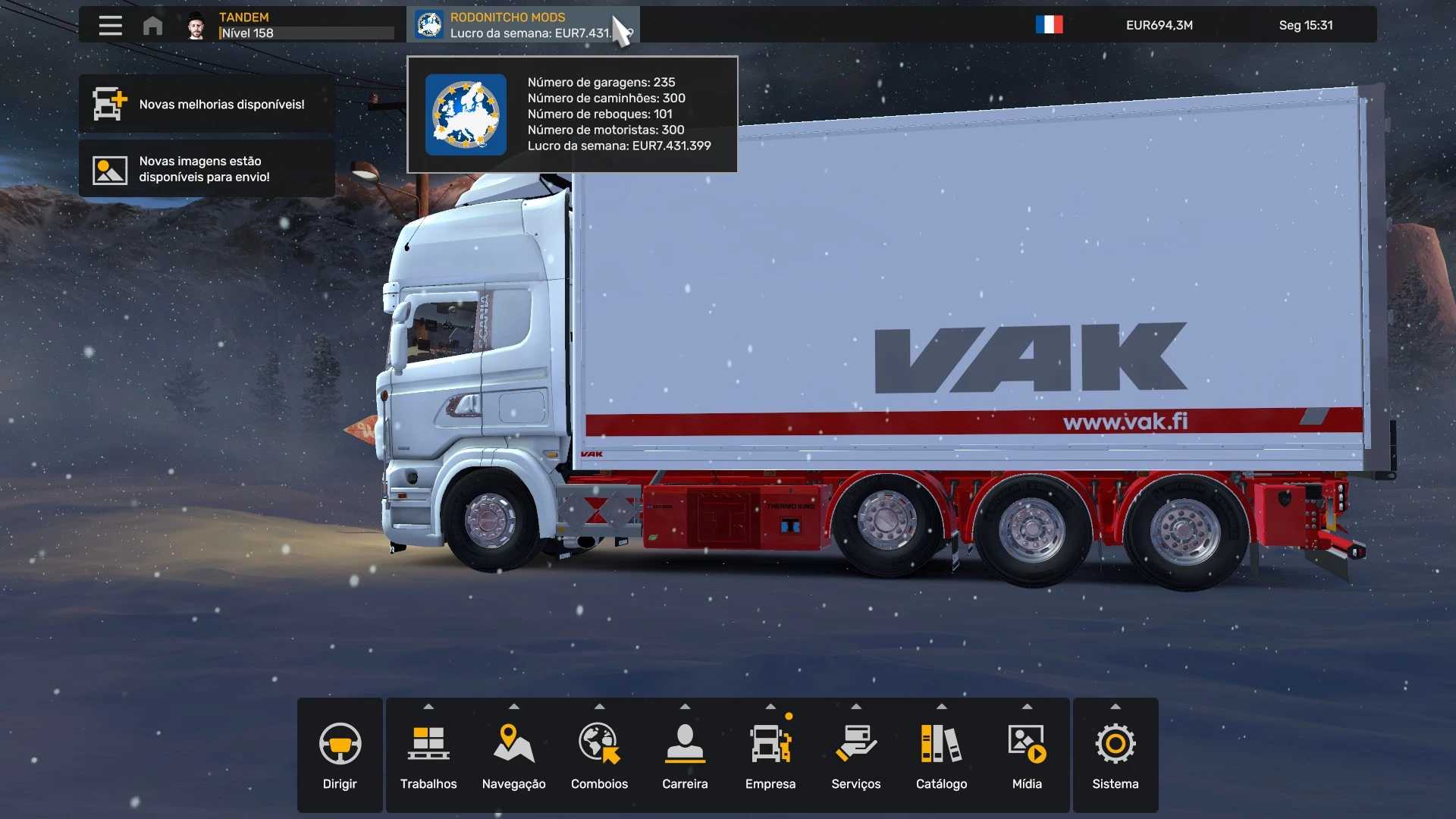This screenshot has width=1456, height=819.
Task: Go to the home garage icon
Action: pos(152,26)
